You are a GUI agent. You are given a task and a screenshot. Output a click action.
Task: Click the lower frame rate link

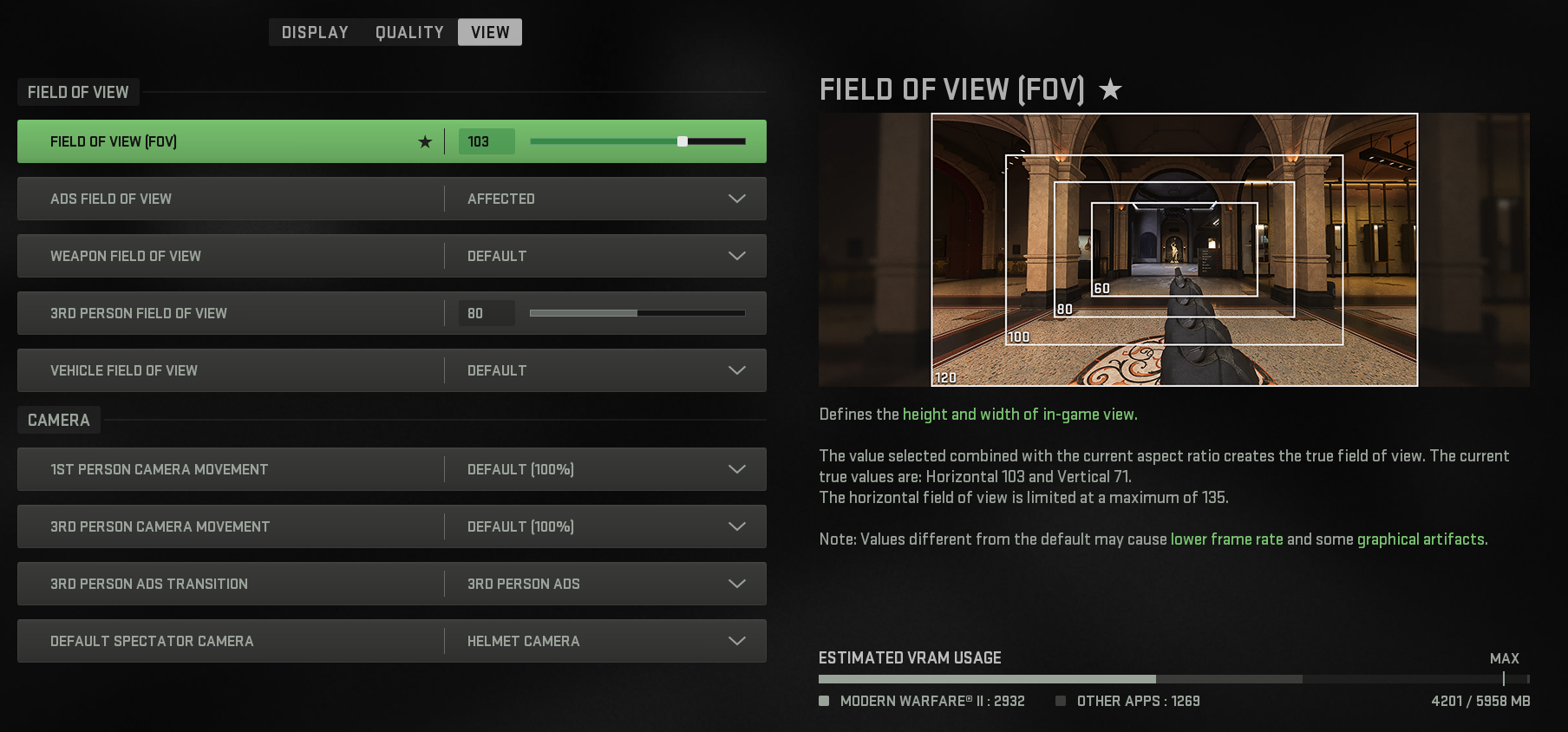1225,539
